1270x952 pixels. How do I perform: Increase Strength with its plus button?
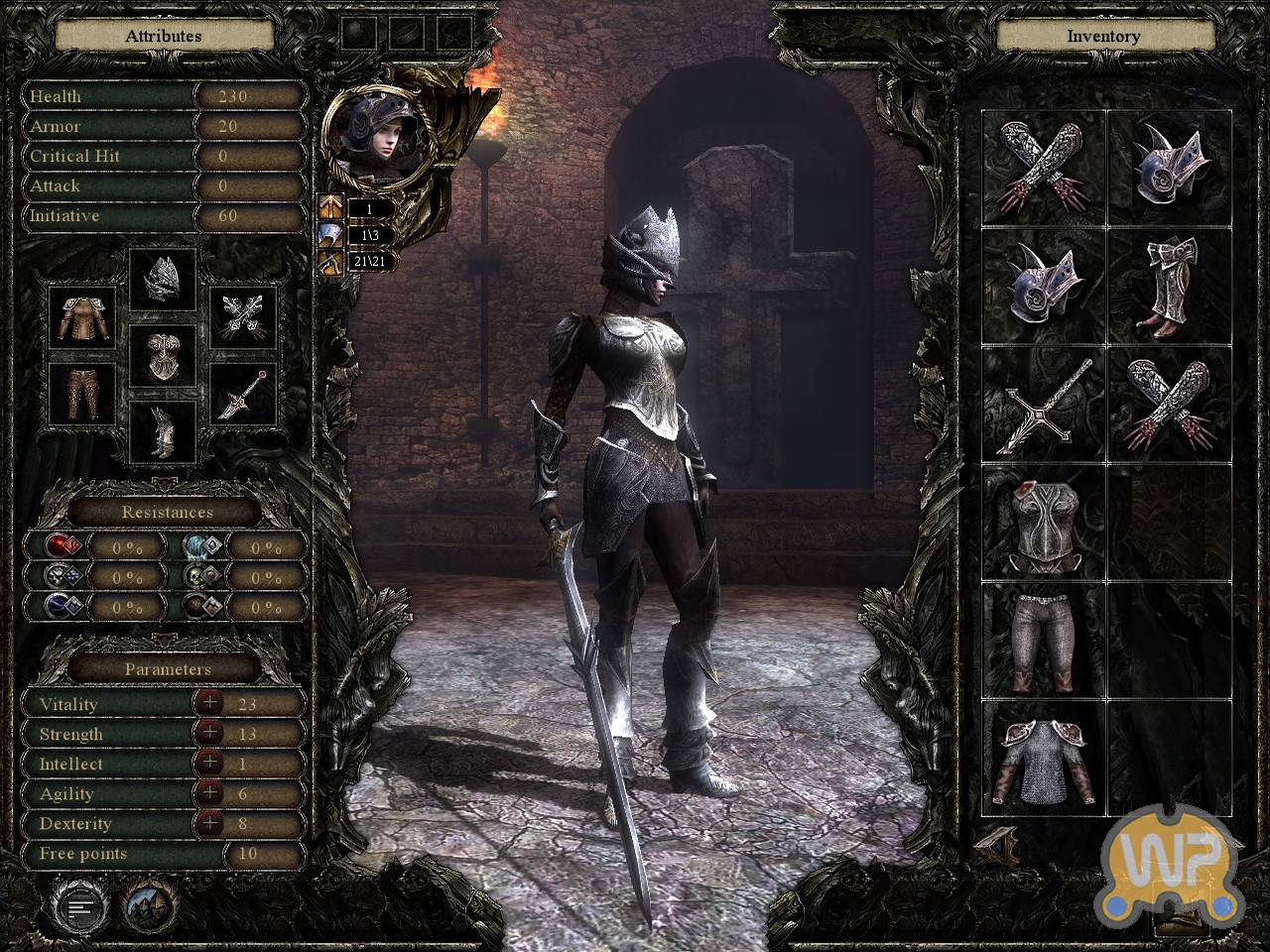pos(209,733)
